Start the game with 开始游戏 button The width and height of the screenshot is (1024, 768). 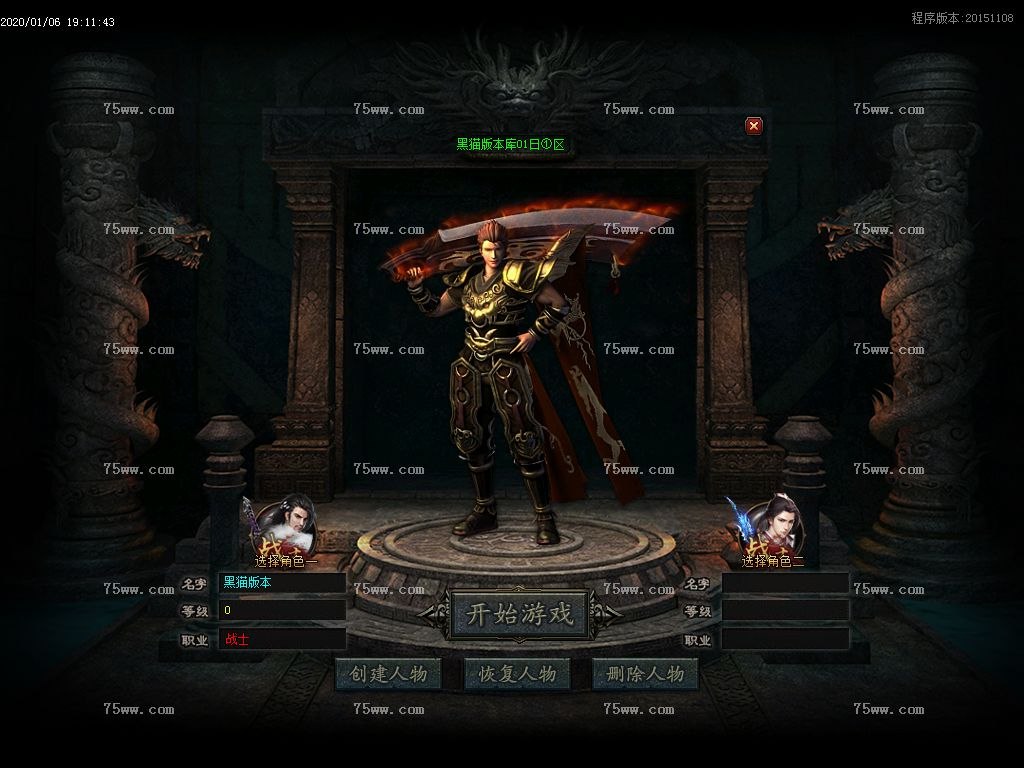point(520,614)
